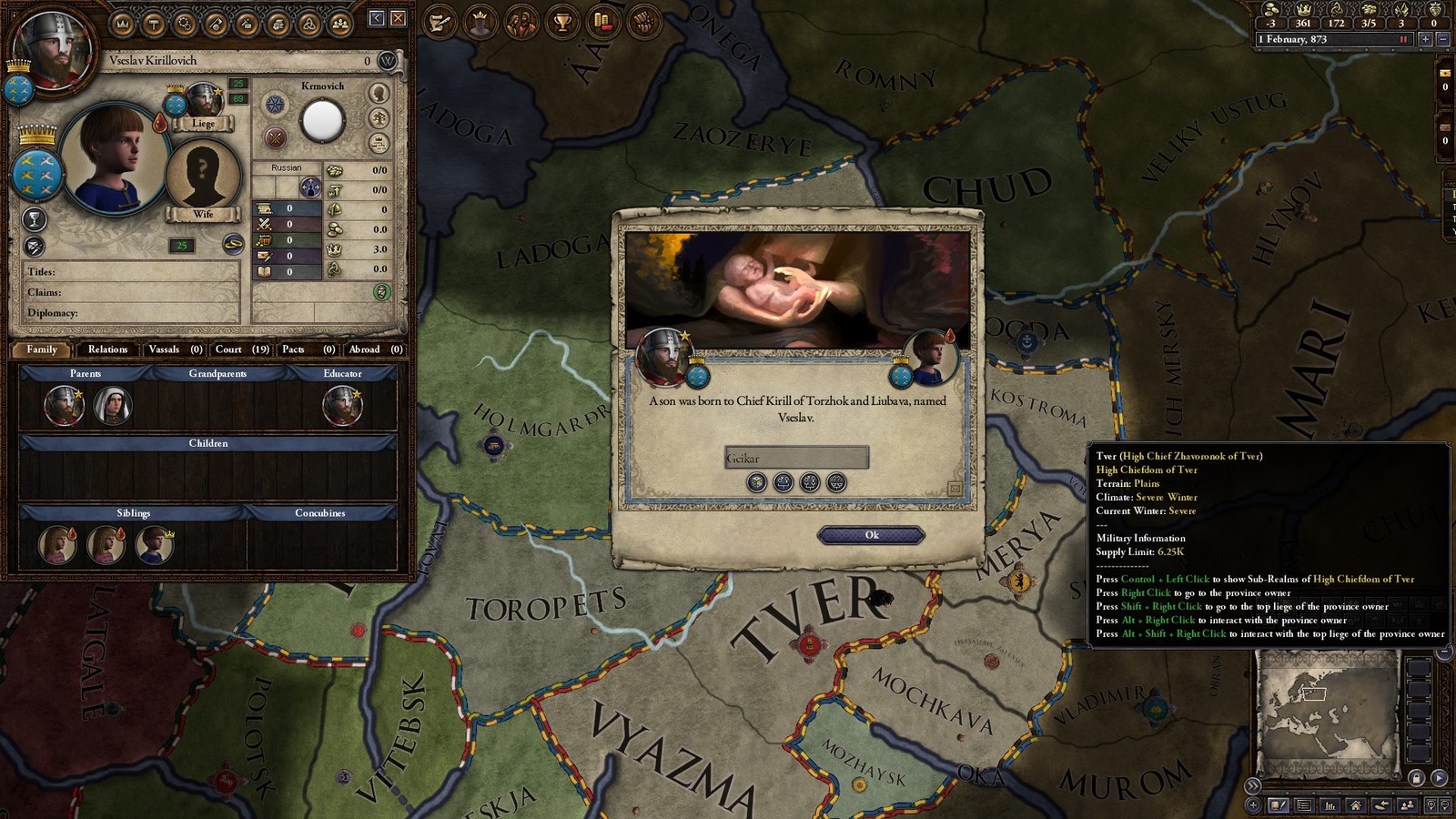The height and width of the screenshot is (819, 1456).
Task: Switch to the Relations tab
Action: click(x=107, y=349)
